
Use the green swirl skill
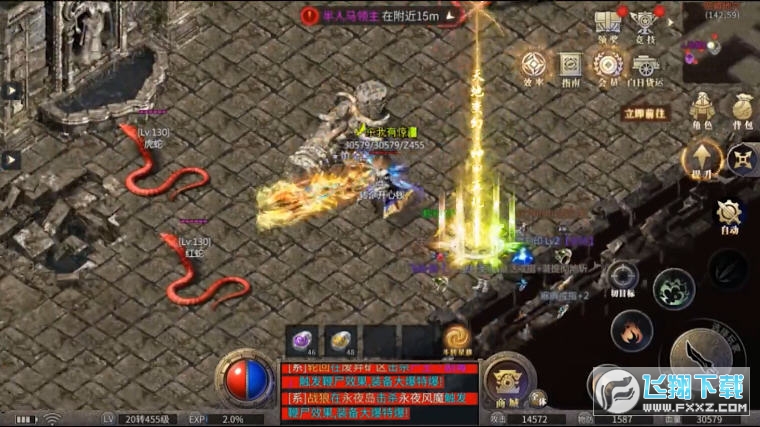point(674,288)
